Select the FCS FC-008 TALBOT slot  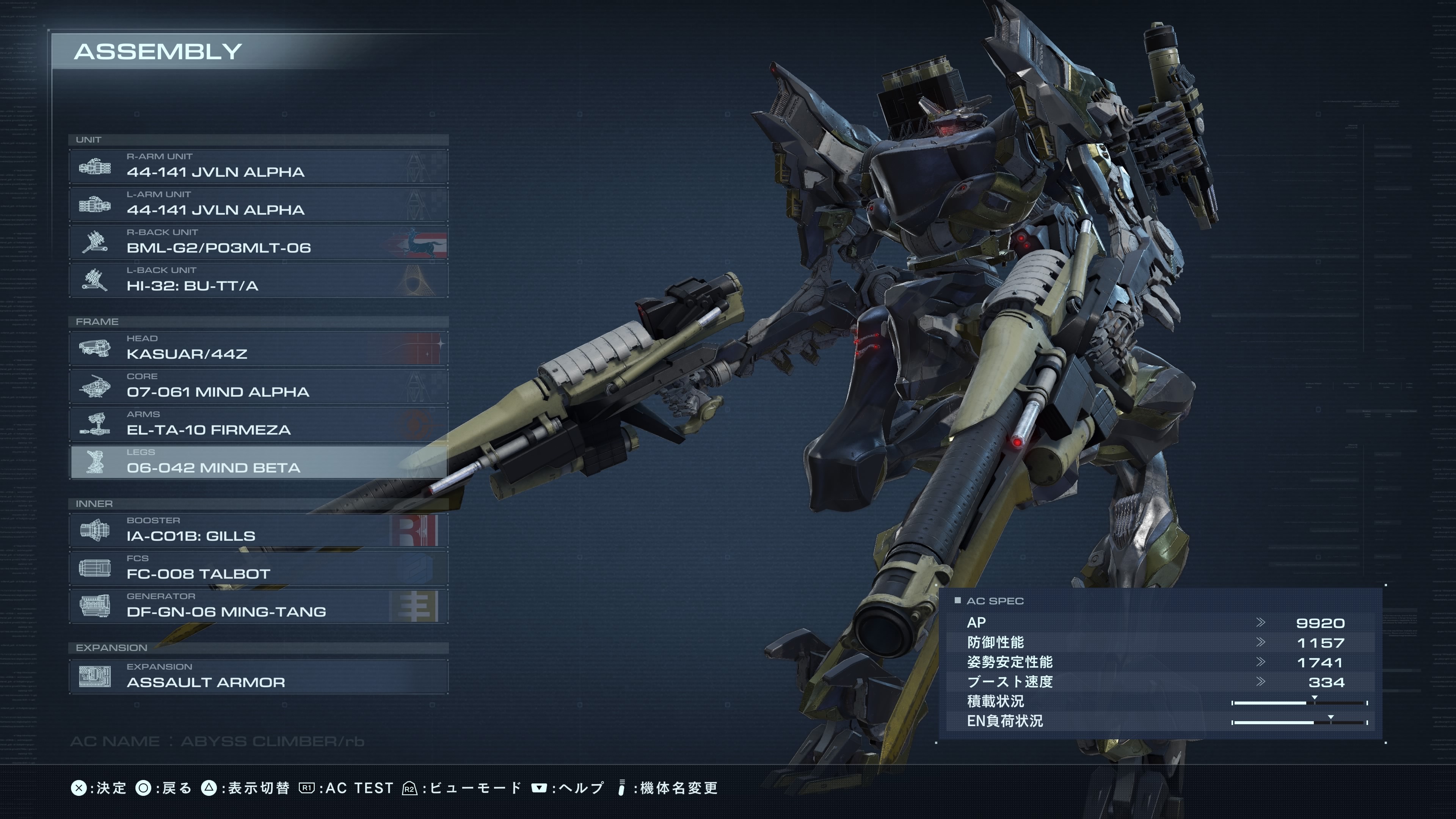point(258,568)
